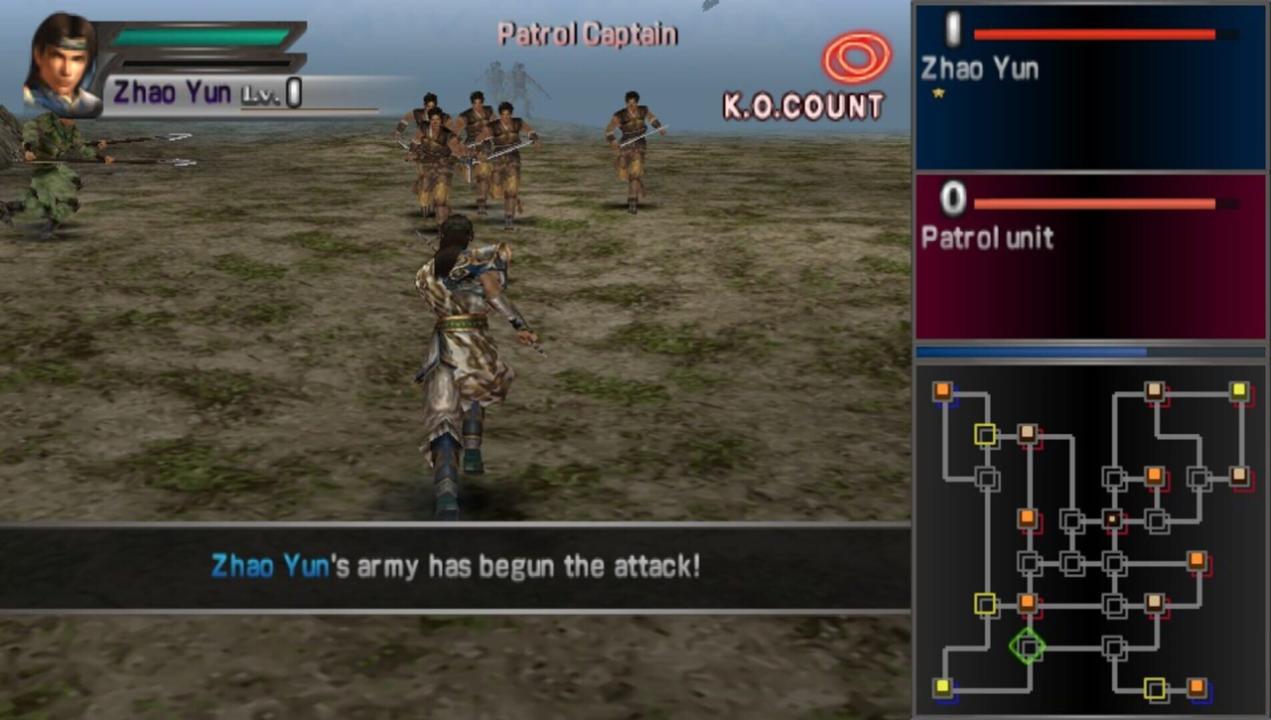The height and width of the screenshot is (720, 1271).
Task: Select the Patrol unit enemy panel
Action: coord(1090,256)
